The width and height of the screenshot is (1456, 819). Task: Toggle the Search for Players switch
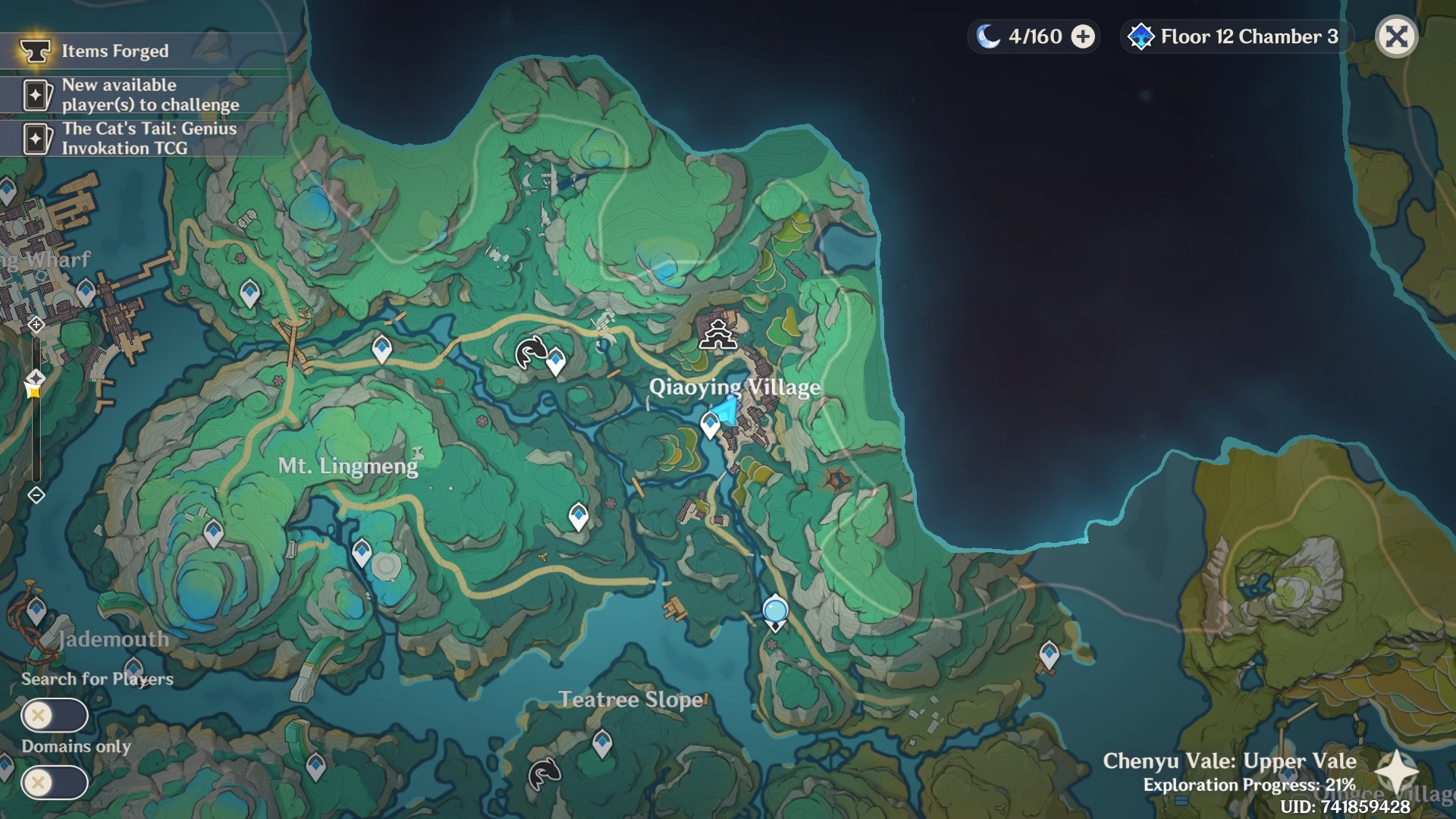pos(55,715)
